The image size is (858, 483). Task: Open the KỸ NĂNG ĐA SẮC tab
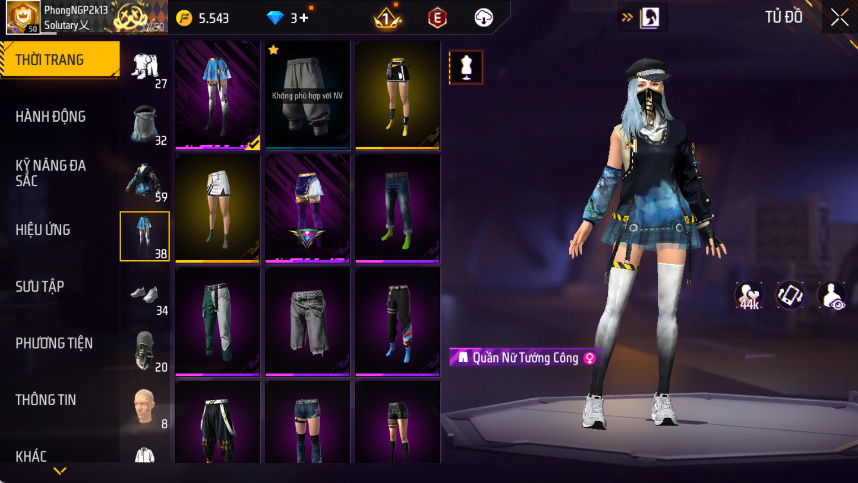[50, 172]
